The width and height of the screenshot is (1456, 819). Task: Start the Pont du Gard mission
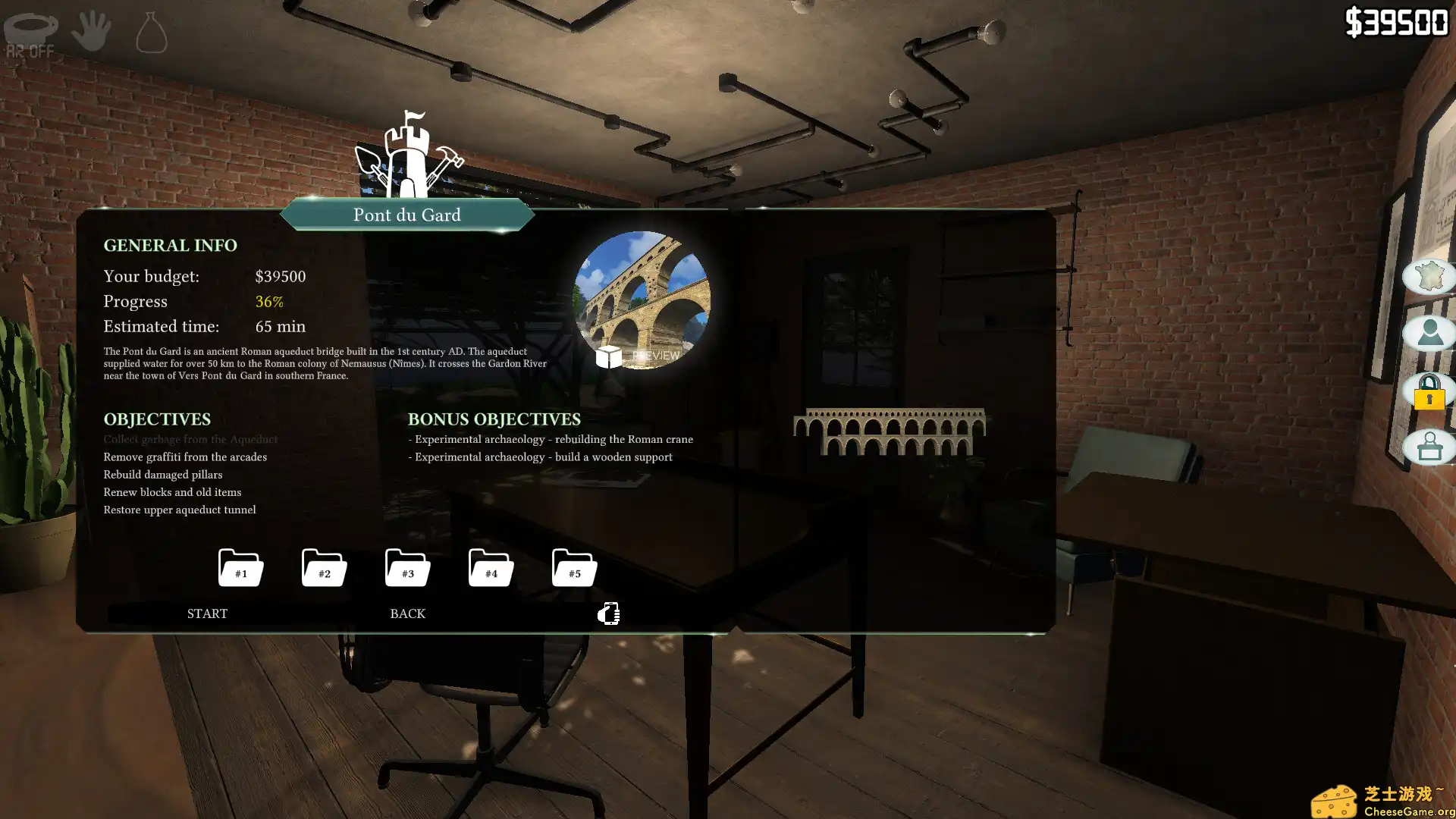tap(207, 613)
